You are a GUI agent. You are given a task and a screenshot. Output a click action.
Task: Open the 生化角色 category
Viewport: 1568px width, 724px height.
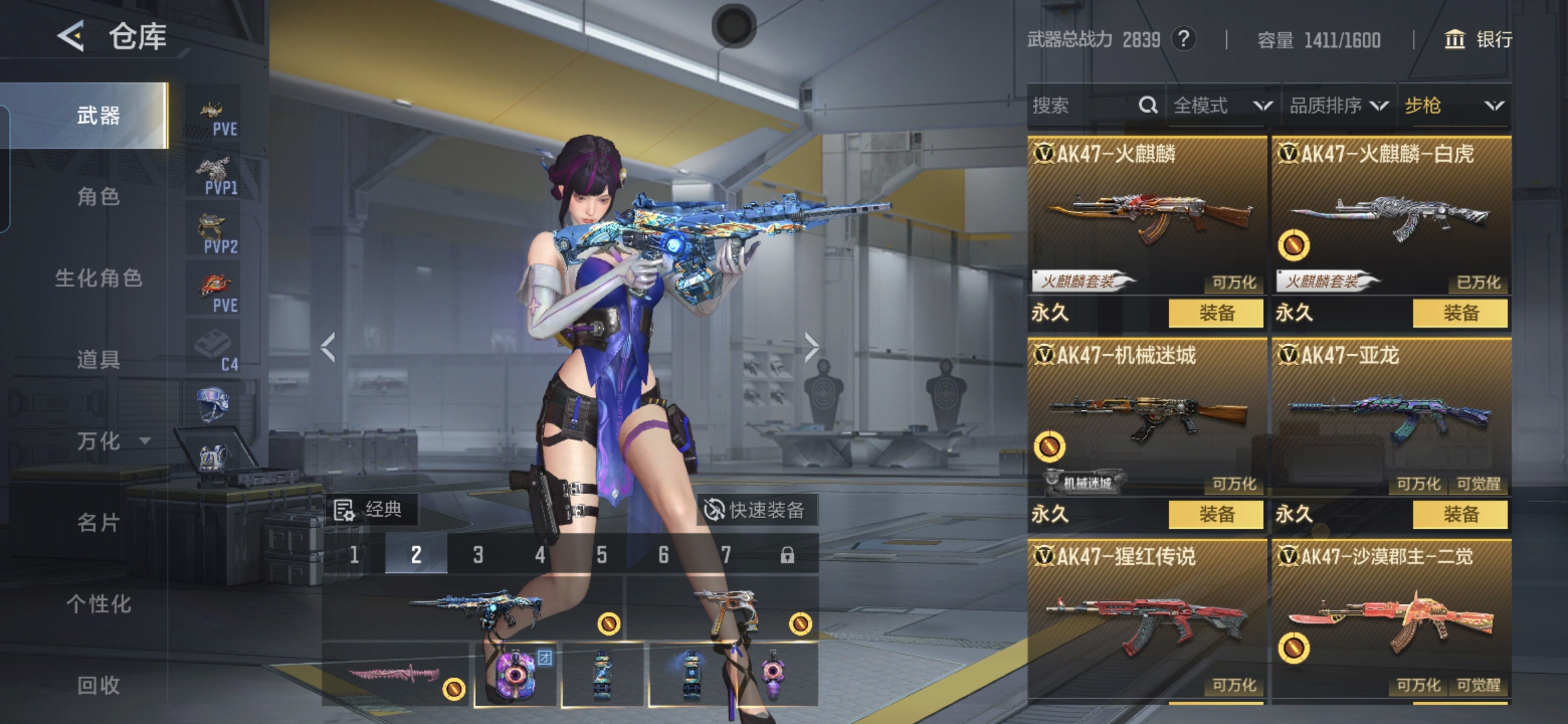pos(98,278)
